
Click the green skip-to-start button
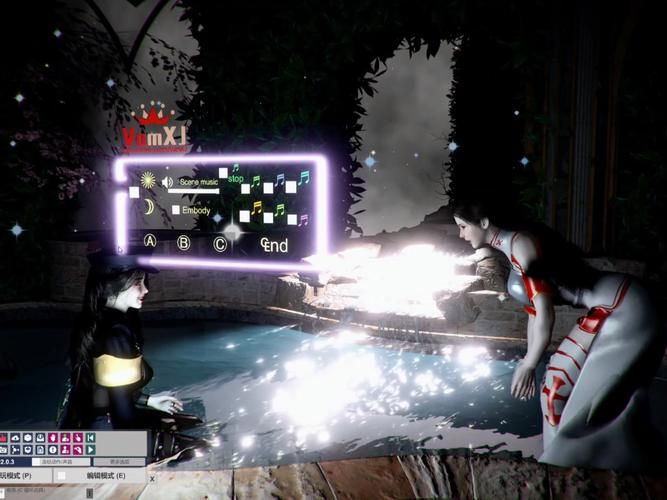(91, 438)
